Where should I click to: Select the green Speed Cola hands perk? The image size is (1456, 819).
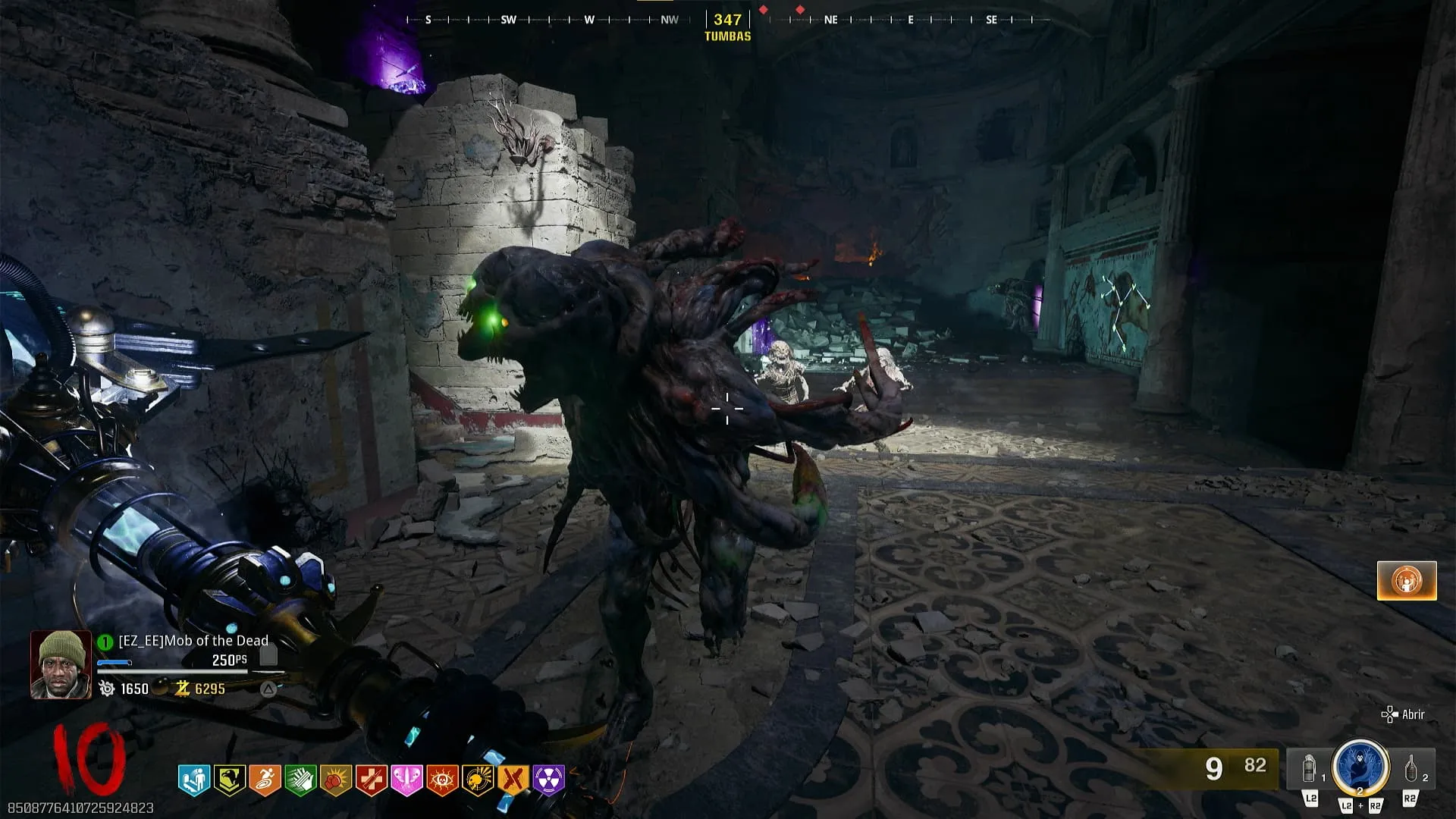(x=300, y=780)
